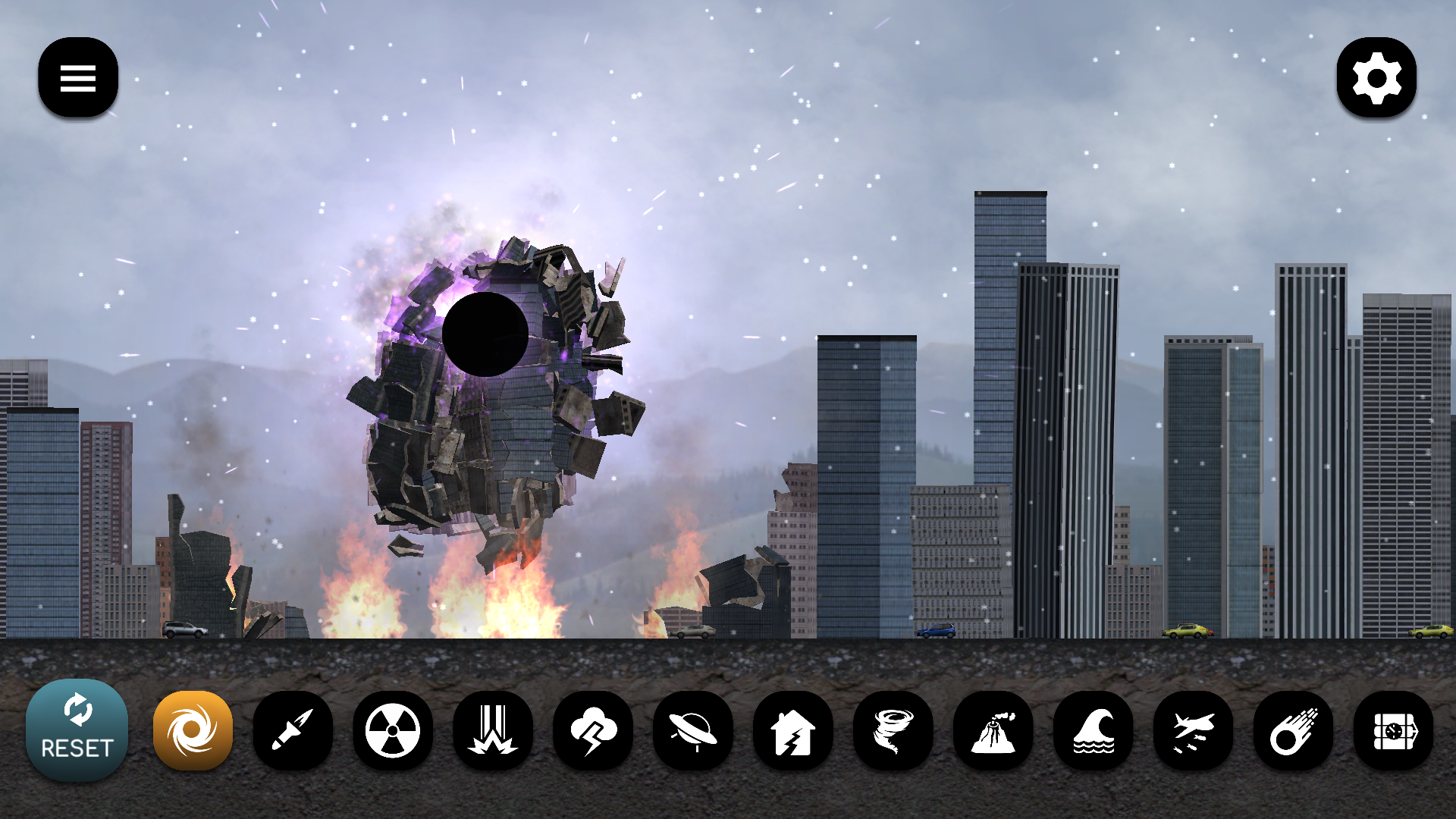Select the missile weapon
Viewport: 1456px width, 819px height.
coord(293,730)
